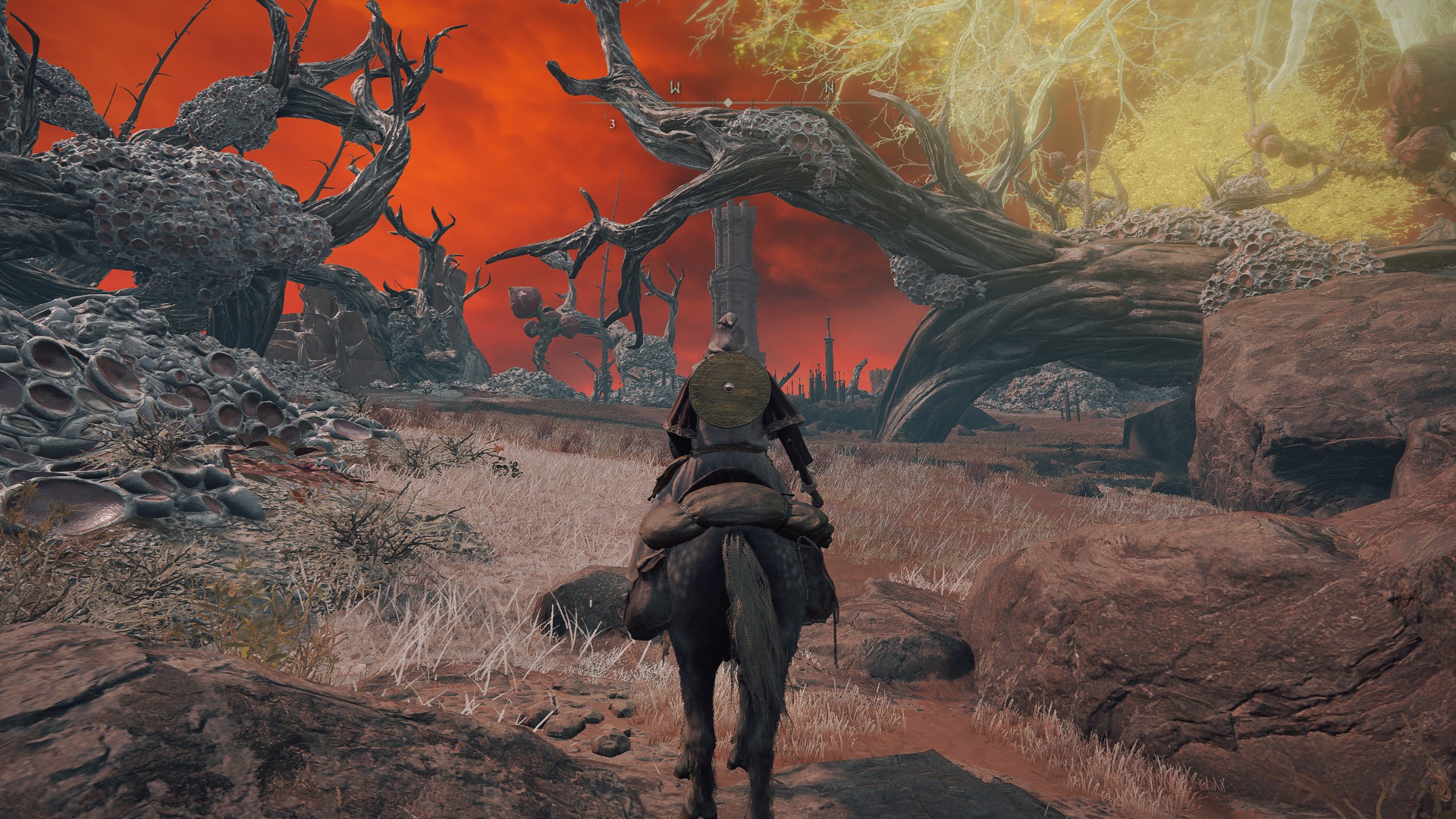
Task: Select the W heading on the compass bar
Action: pyautogui.click(x=674, y=88)
